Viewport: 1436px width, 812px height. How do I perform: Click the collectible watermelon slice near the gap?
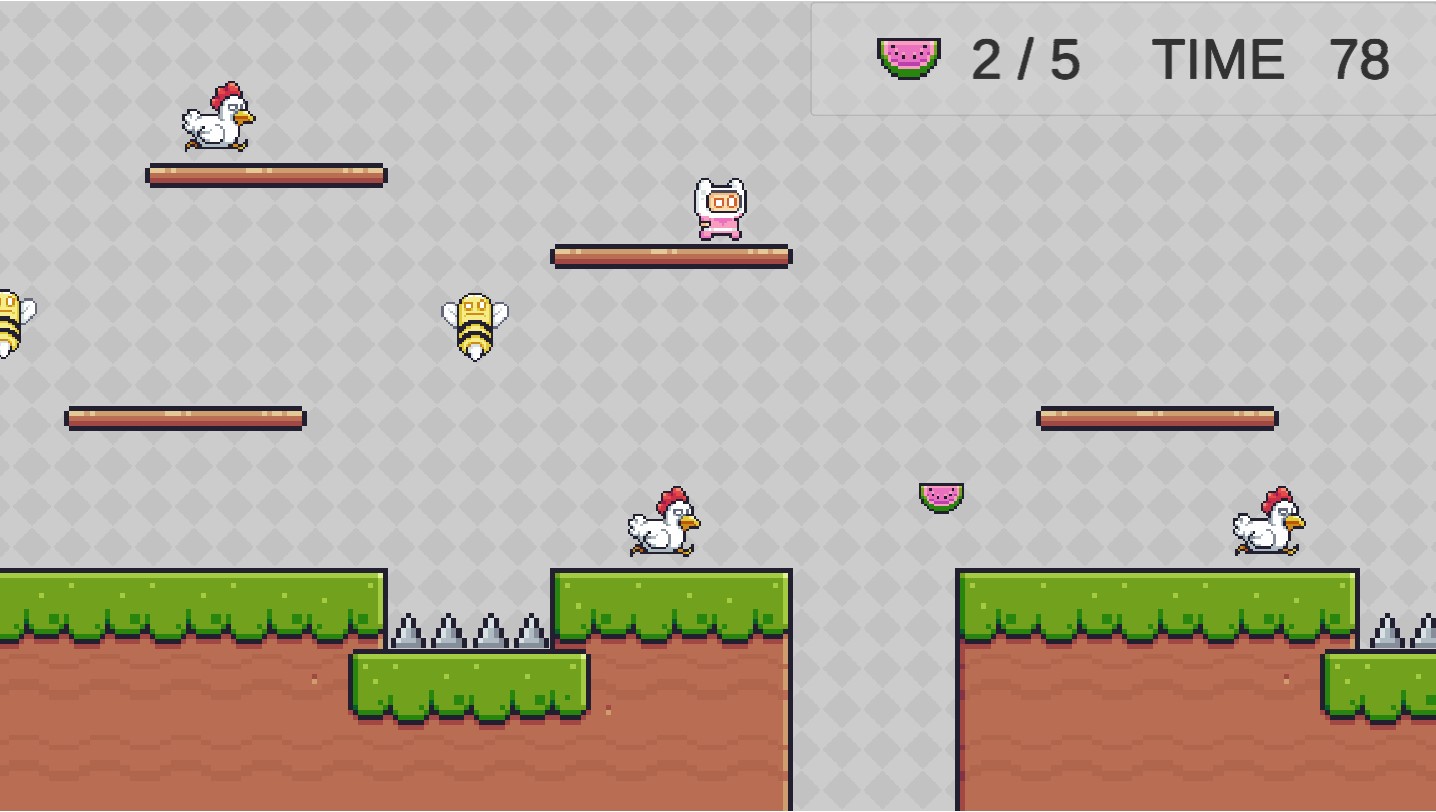pos(941,496)
